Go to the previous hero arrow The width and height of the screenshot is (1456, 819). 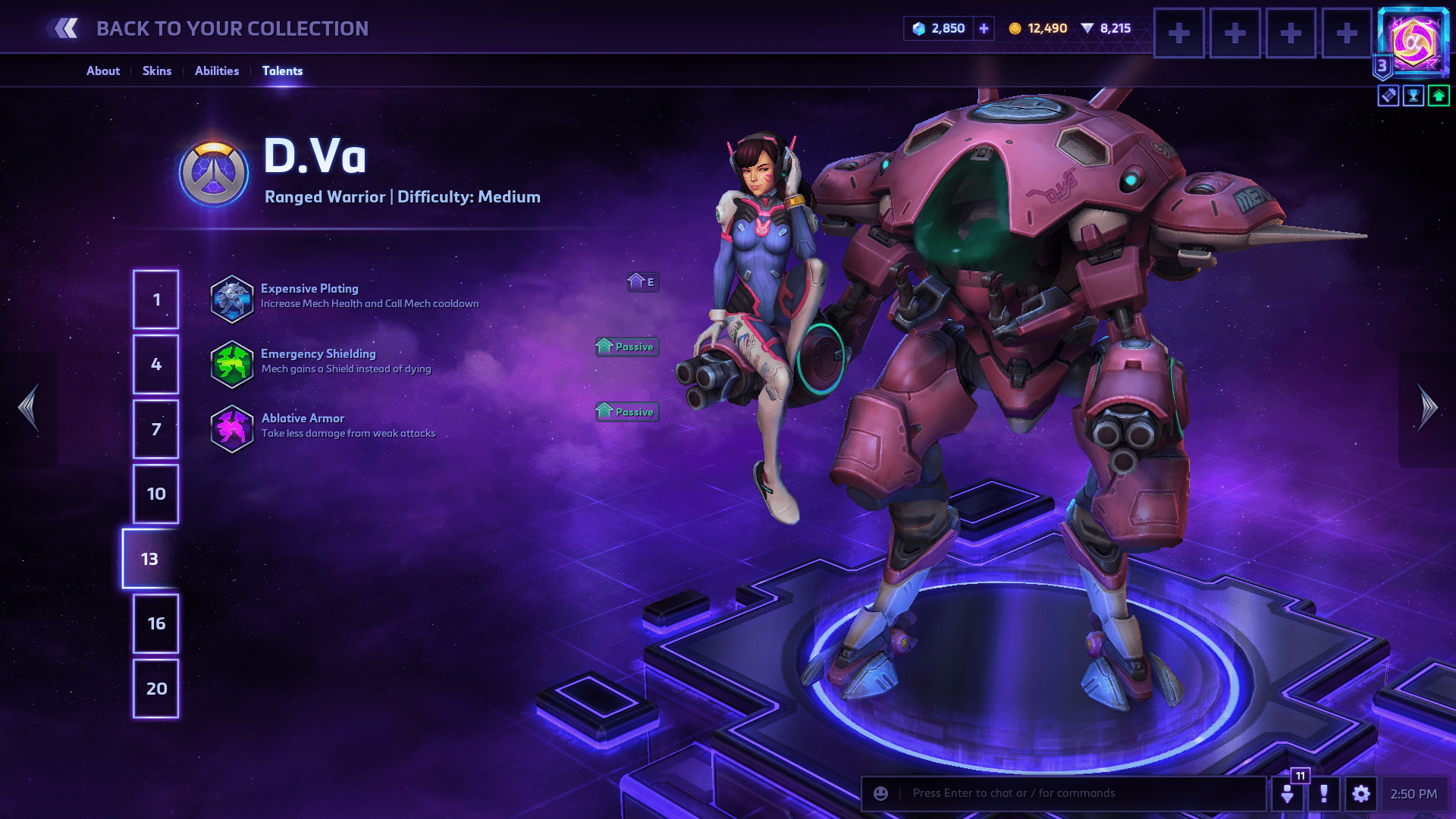(29, 408)
